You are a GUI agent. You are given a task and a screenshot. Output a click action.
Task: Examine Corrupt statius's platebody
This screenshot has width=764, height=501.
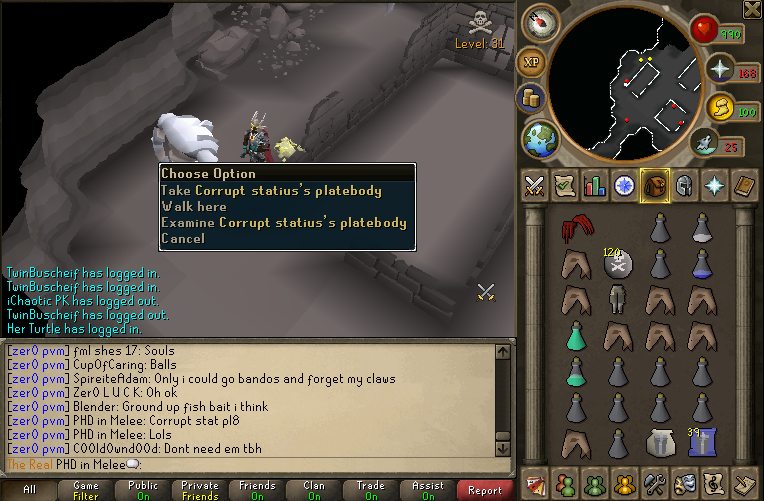tap(284, 222)
